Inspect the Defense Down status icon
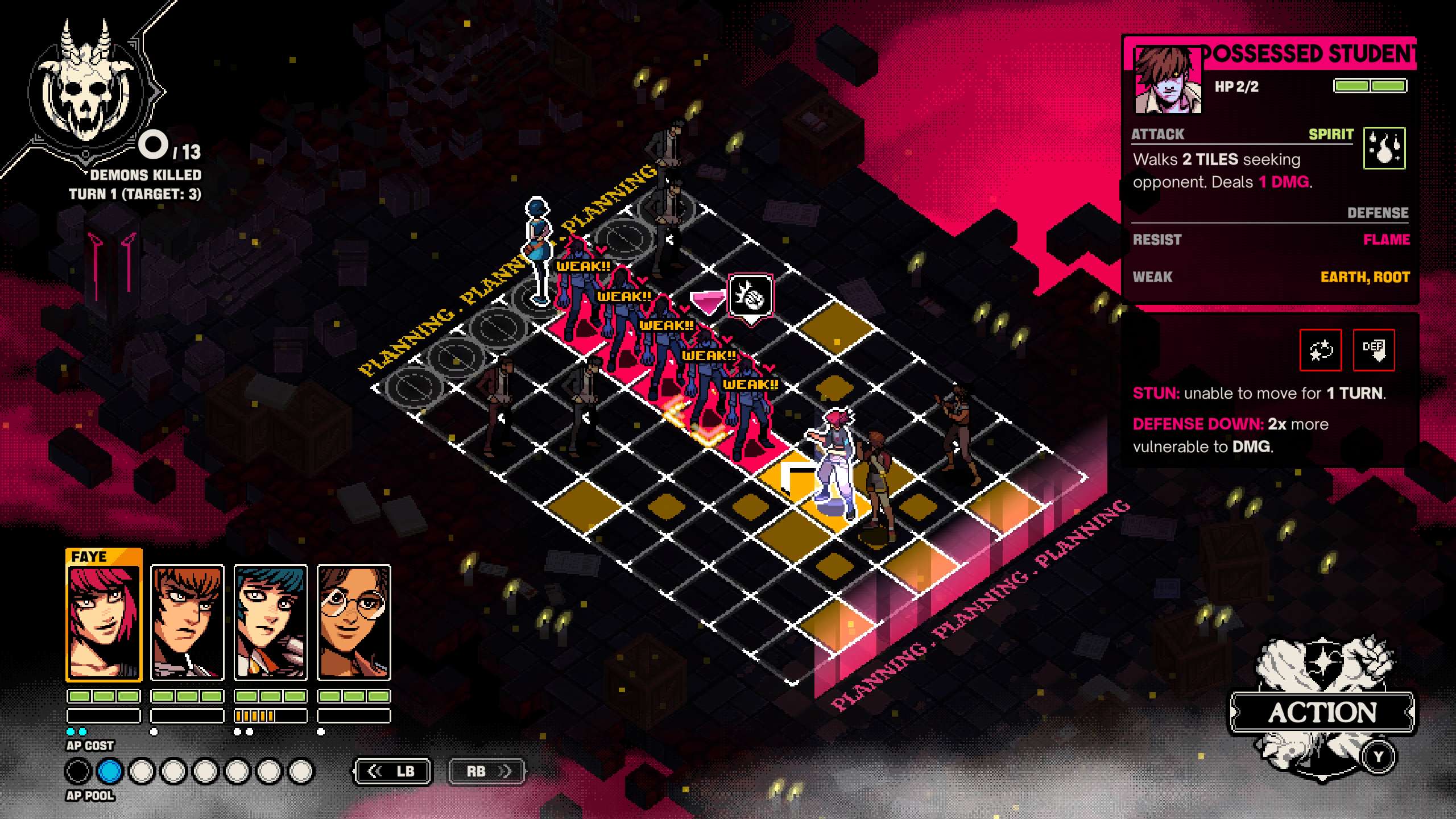1456x819 pixels. (x=1374, y=350)
